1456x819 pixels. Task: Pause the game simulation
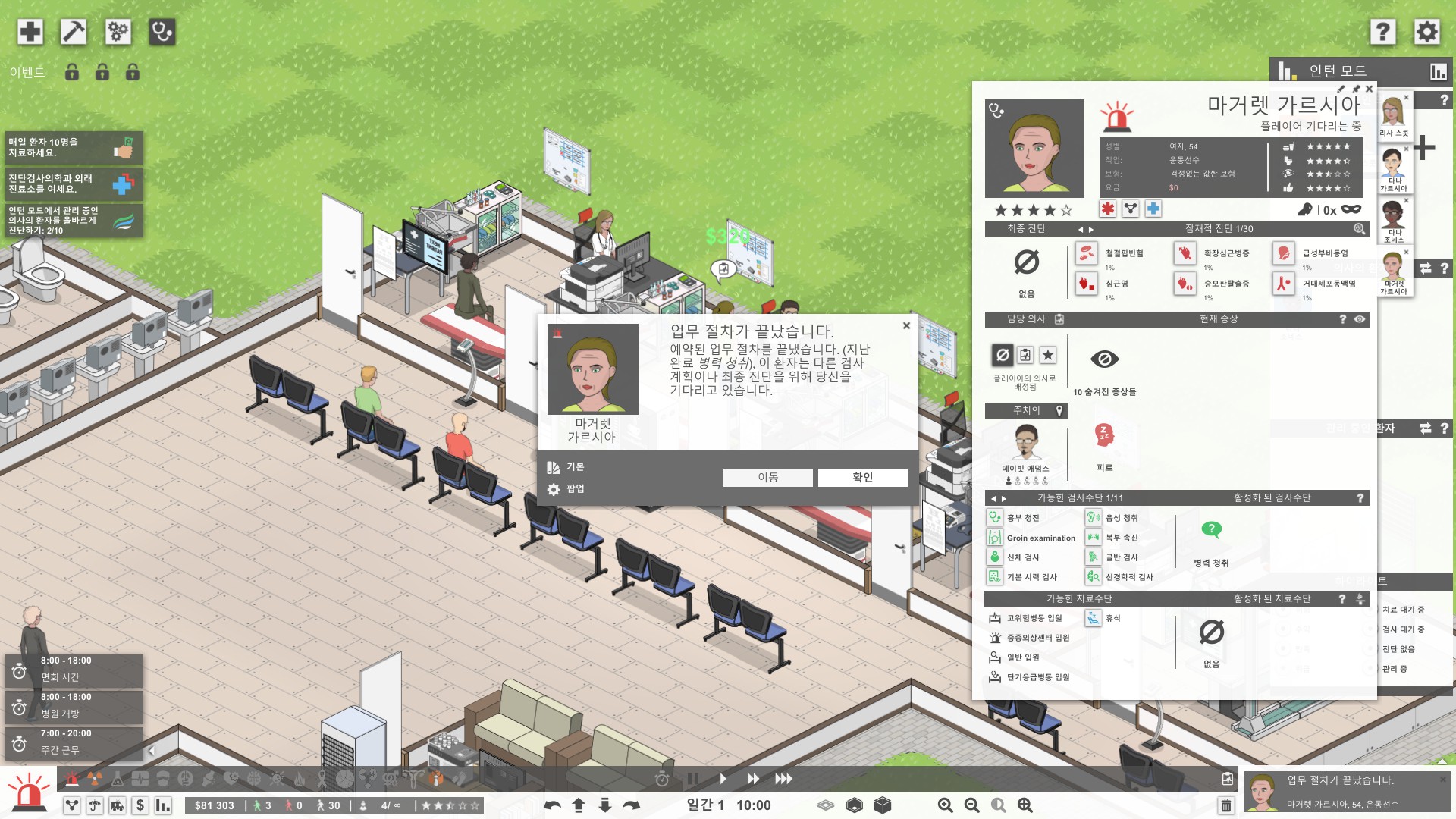pos(692,779)
